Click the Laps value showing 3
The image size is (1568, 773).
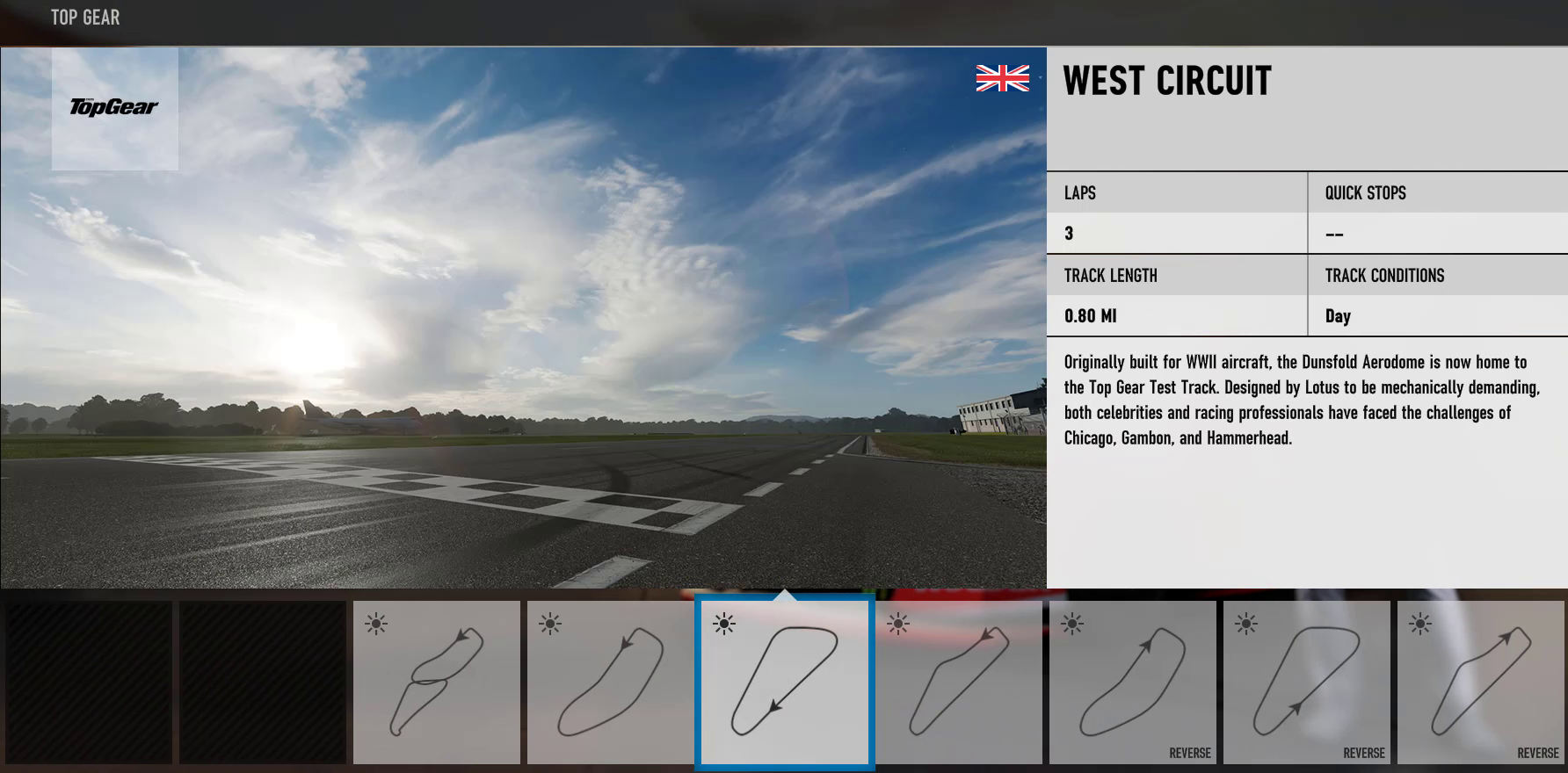coord(1070,233)
